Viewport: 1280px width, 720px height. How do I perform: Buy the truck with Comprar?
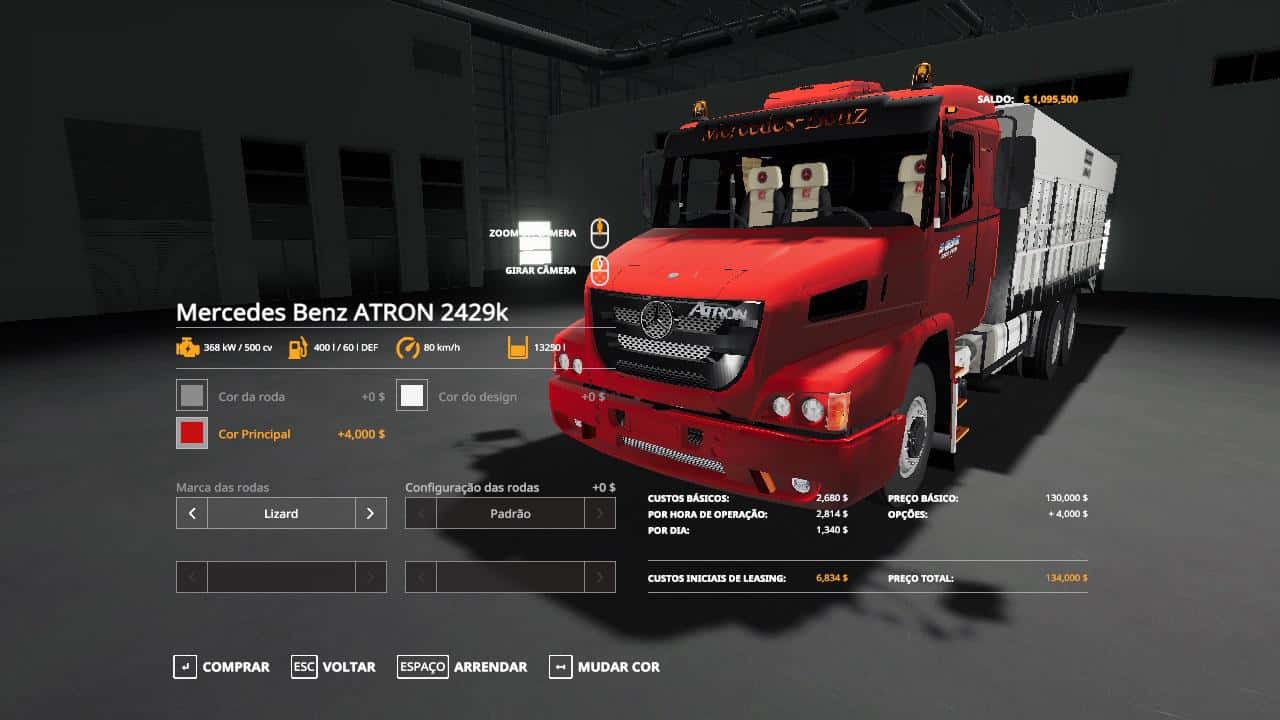(x=222, y=667)
